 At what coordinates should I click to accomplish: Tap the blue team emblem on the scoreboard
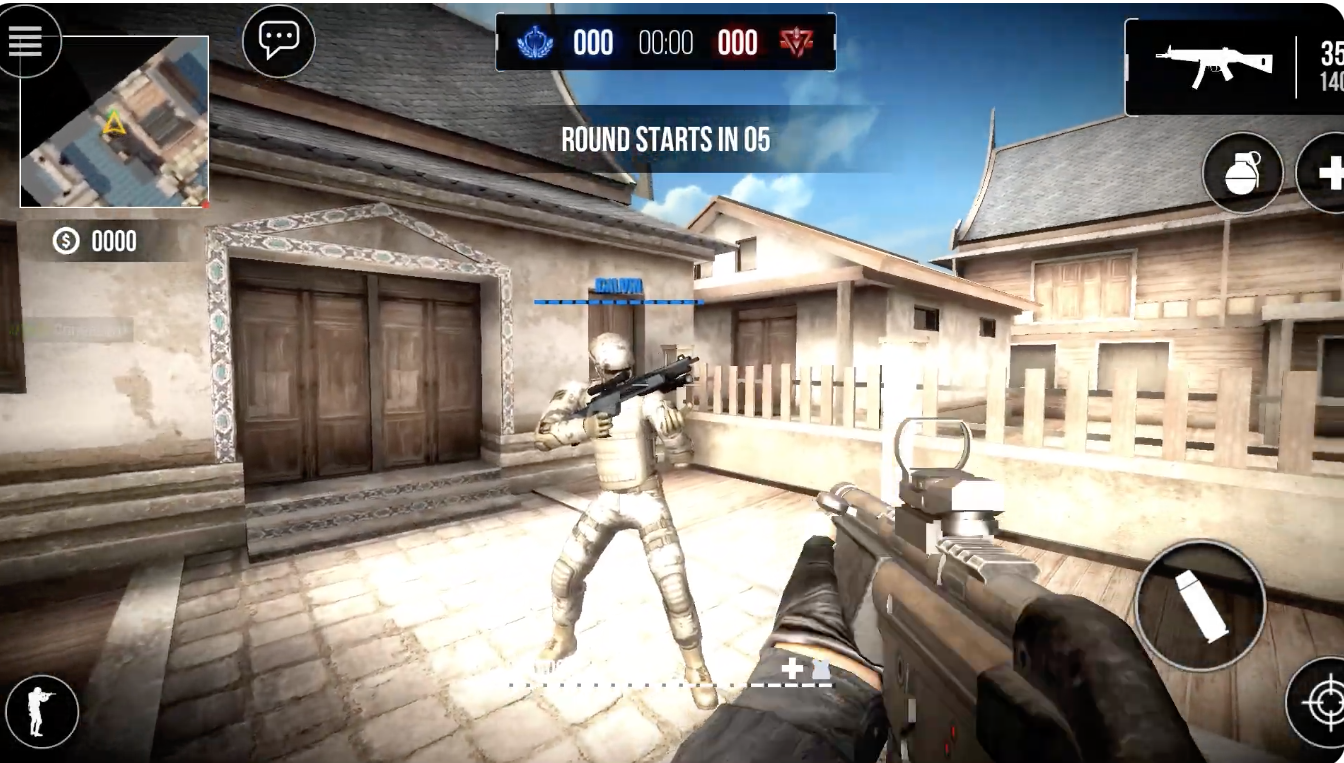[x=536, y=43]
